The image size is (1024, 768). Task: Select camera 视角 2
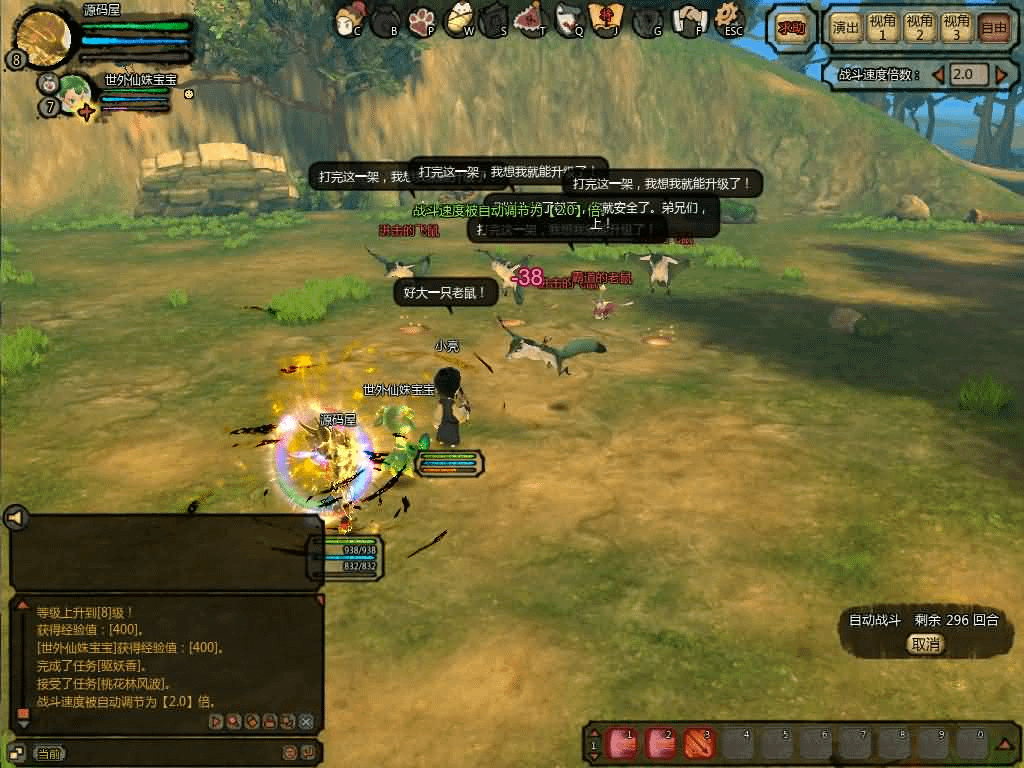[x=919, y=28]
